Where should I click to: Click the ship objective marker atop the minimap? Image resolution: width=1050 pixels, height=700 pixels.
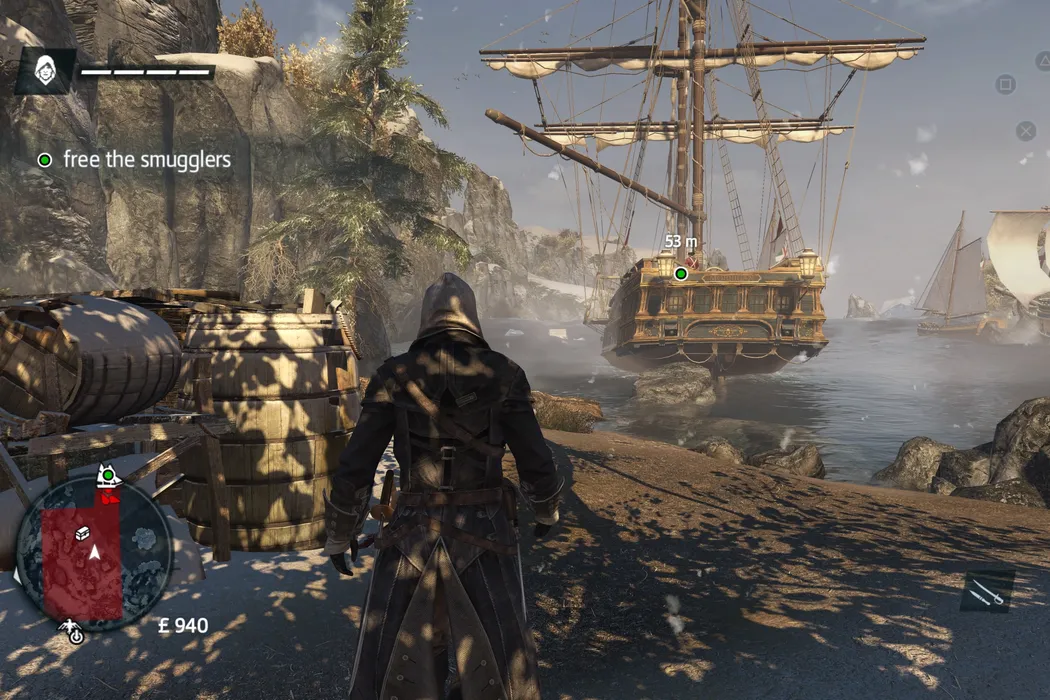(108, 476)
